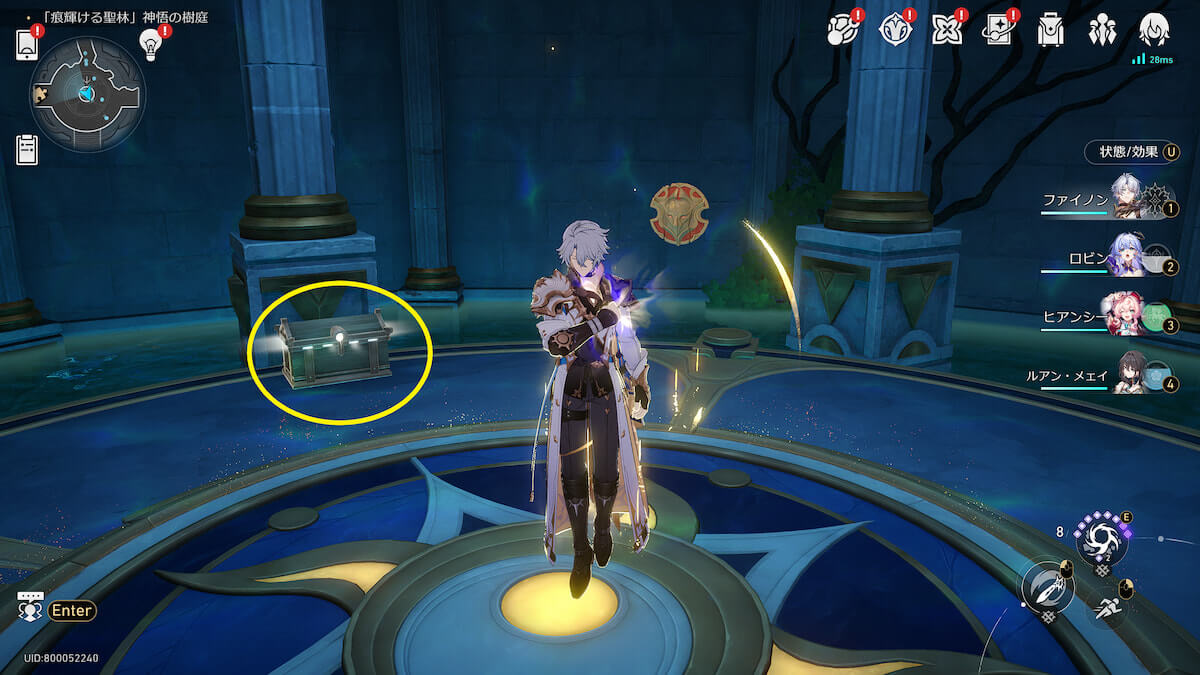
Task: Open the circular minimap
Action: 88,94
